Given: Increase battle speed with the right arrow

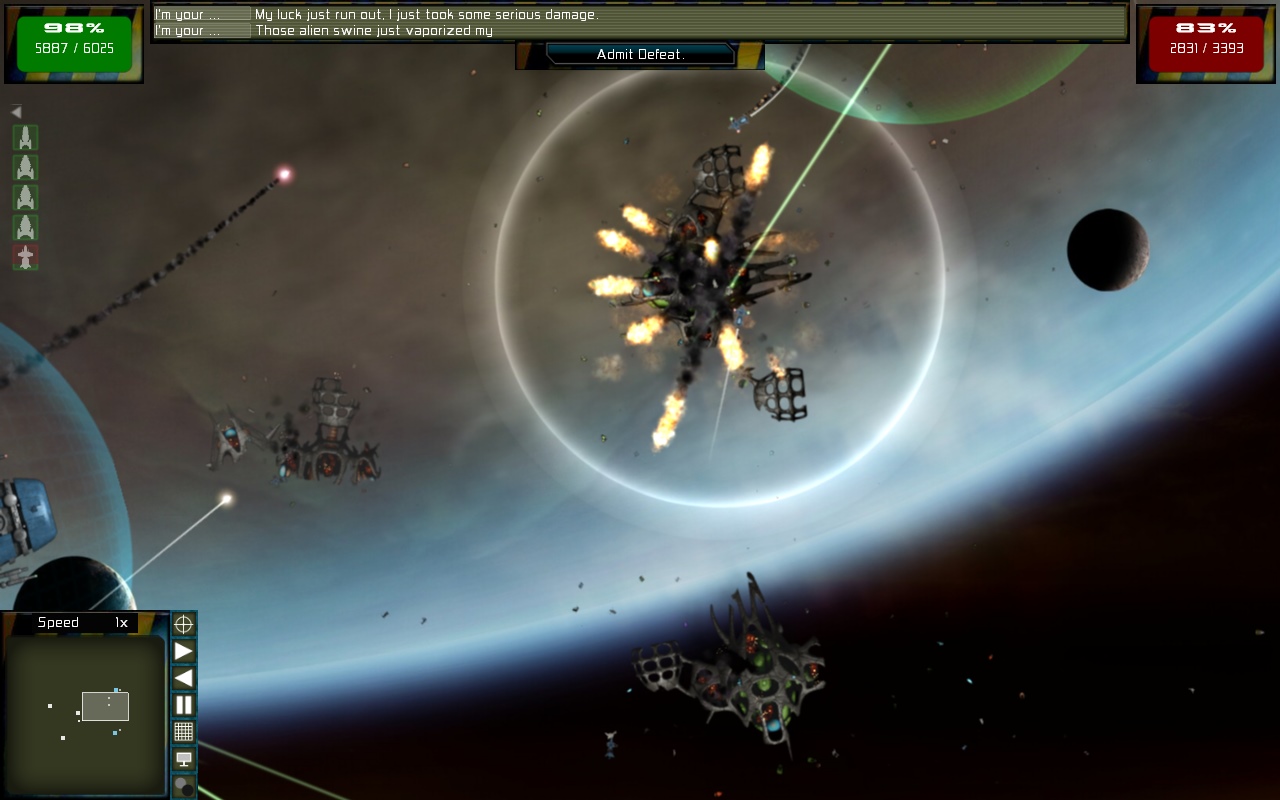Looking at the screenshot, I should pyautogui.click(x=184, y=651).
